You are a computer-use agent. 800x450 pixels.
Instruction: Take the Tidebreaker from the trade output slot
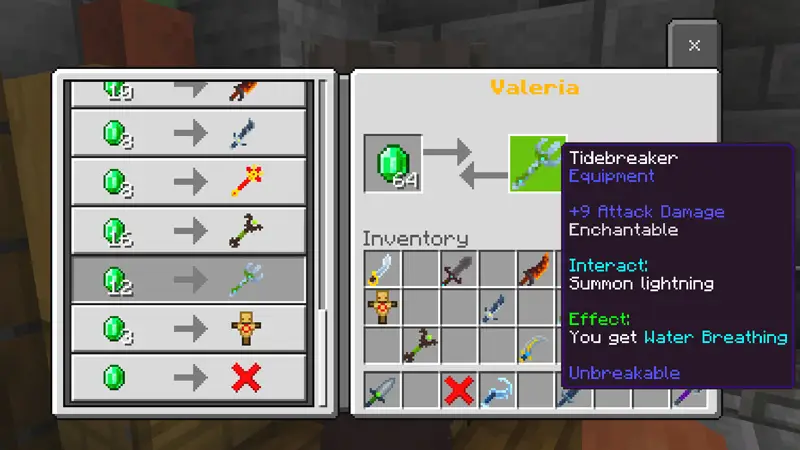537,163
